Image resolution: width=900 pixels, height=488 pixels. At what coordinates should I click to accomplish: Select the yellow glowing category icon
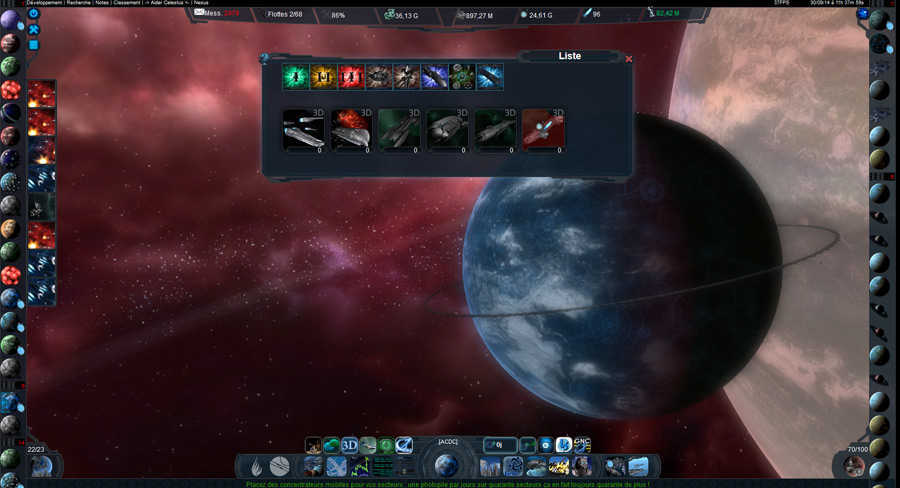click(x=322, y=77)
